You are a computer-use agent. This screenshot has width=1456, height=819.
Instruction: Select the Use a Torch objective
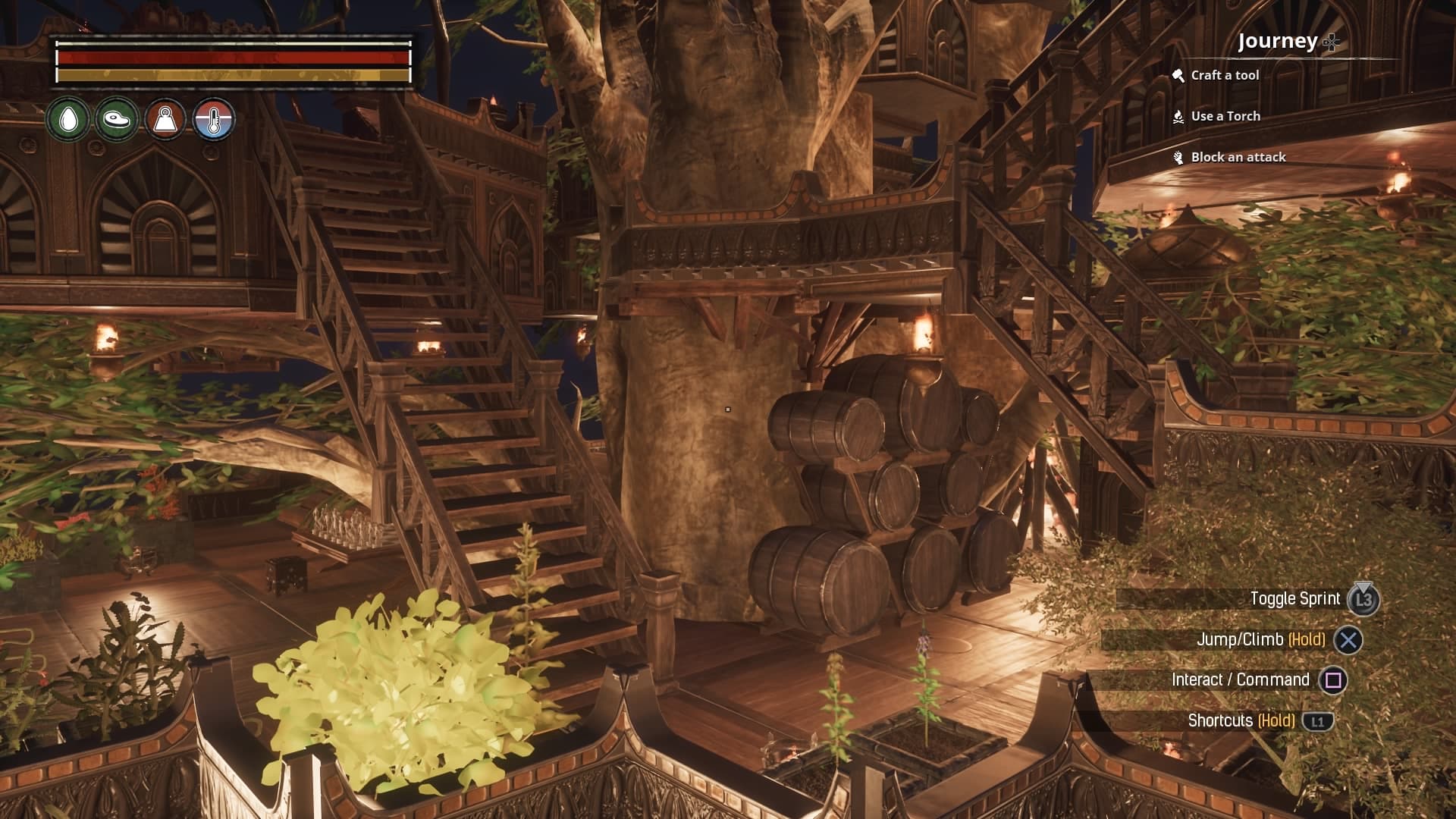[x=1225, y=116]
